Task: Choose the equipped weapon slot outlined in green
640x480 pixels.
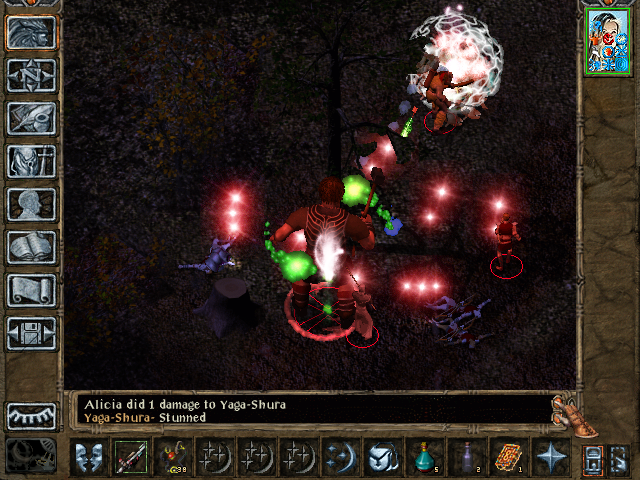Action: pos(130,457)
